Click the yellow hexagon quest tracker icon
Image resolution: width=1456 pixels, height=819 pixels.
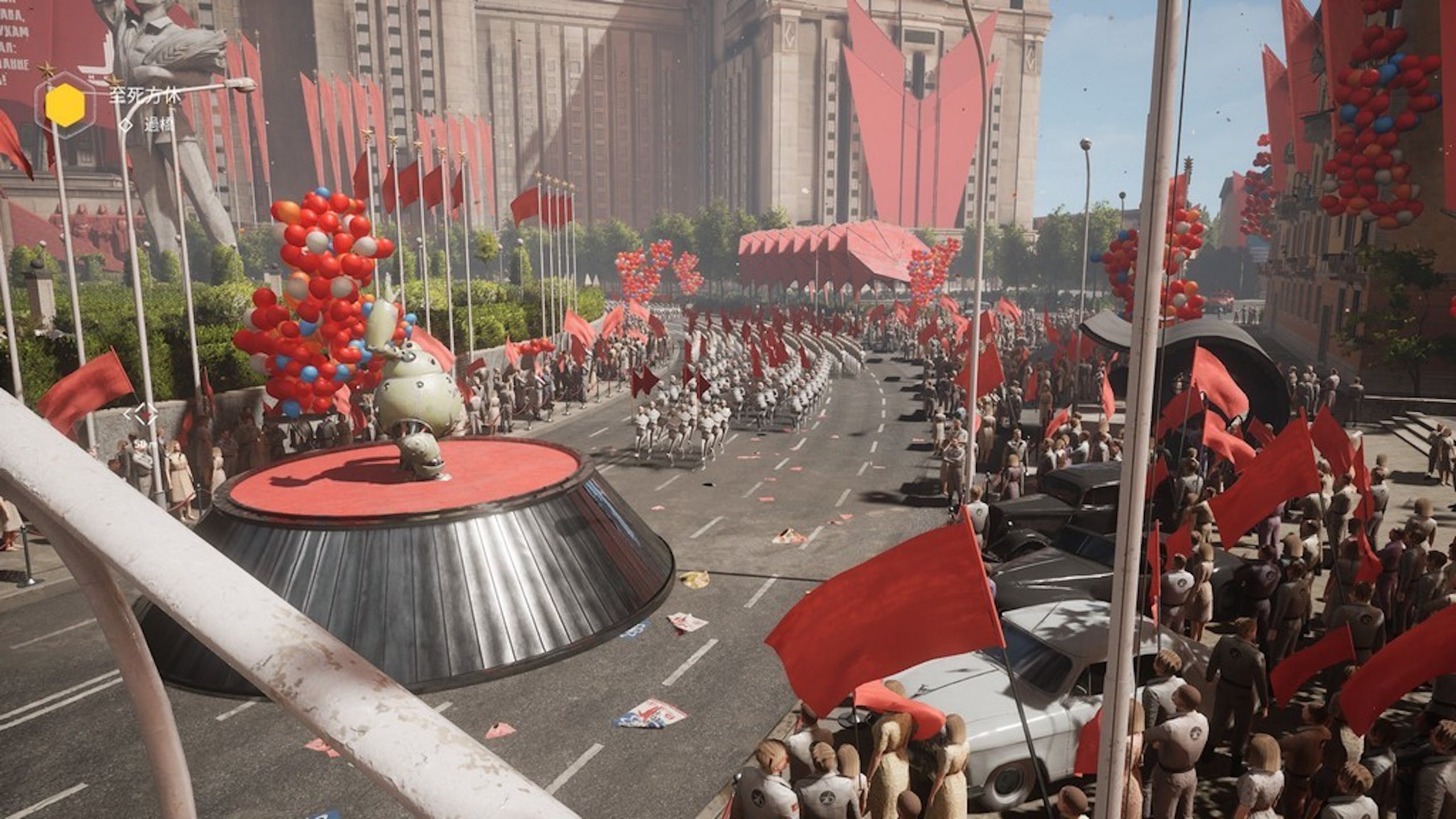65,105
